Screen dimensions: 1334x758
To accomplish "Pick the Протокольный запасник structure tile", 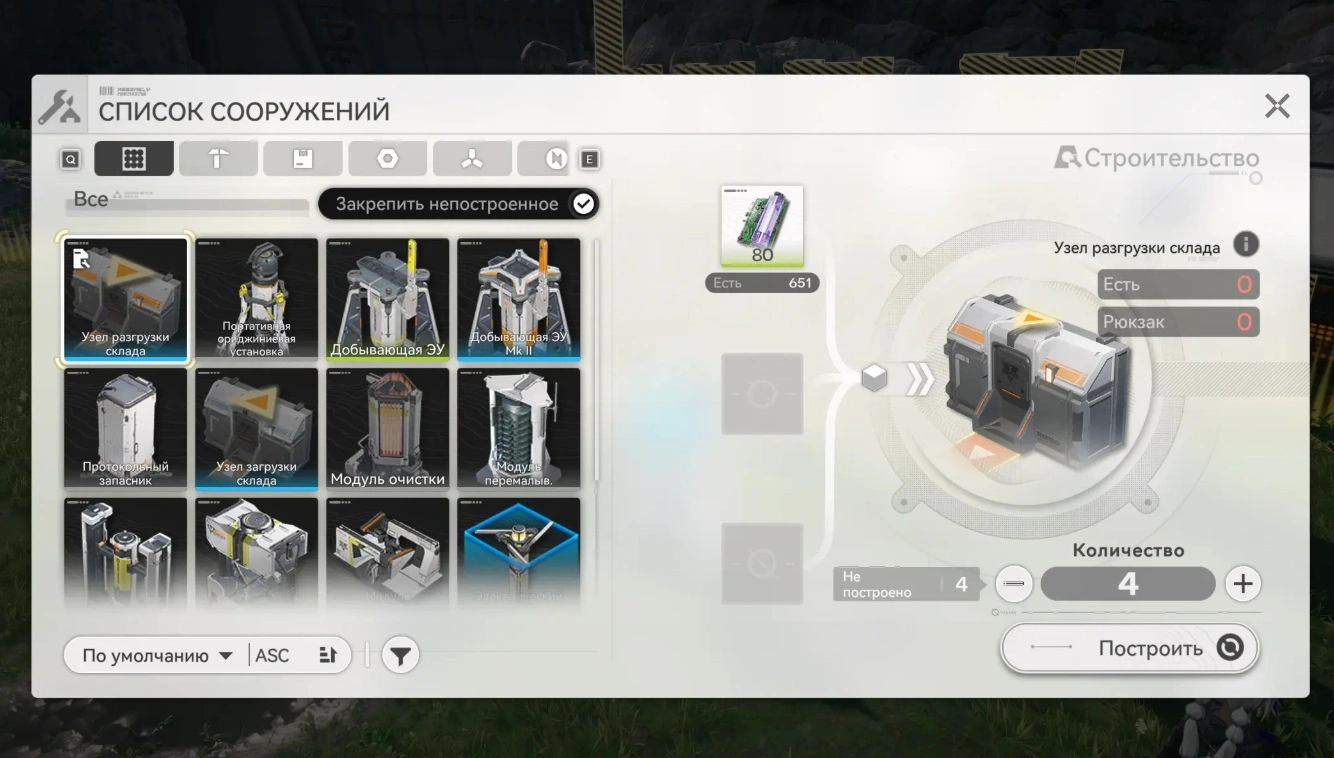I will [125, 428].
